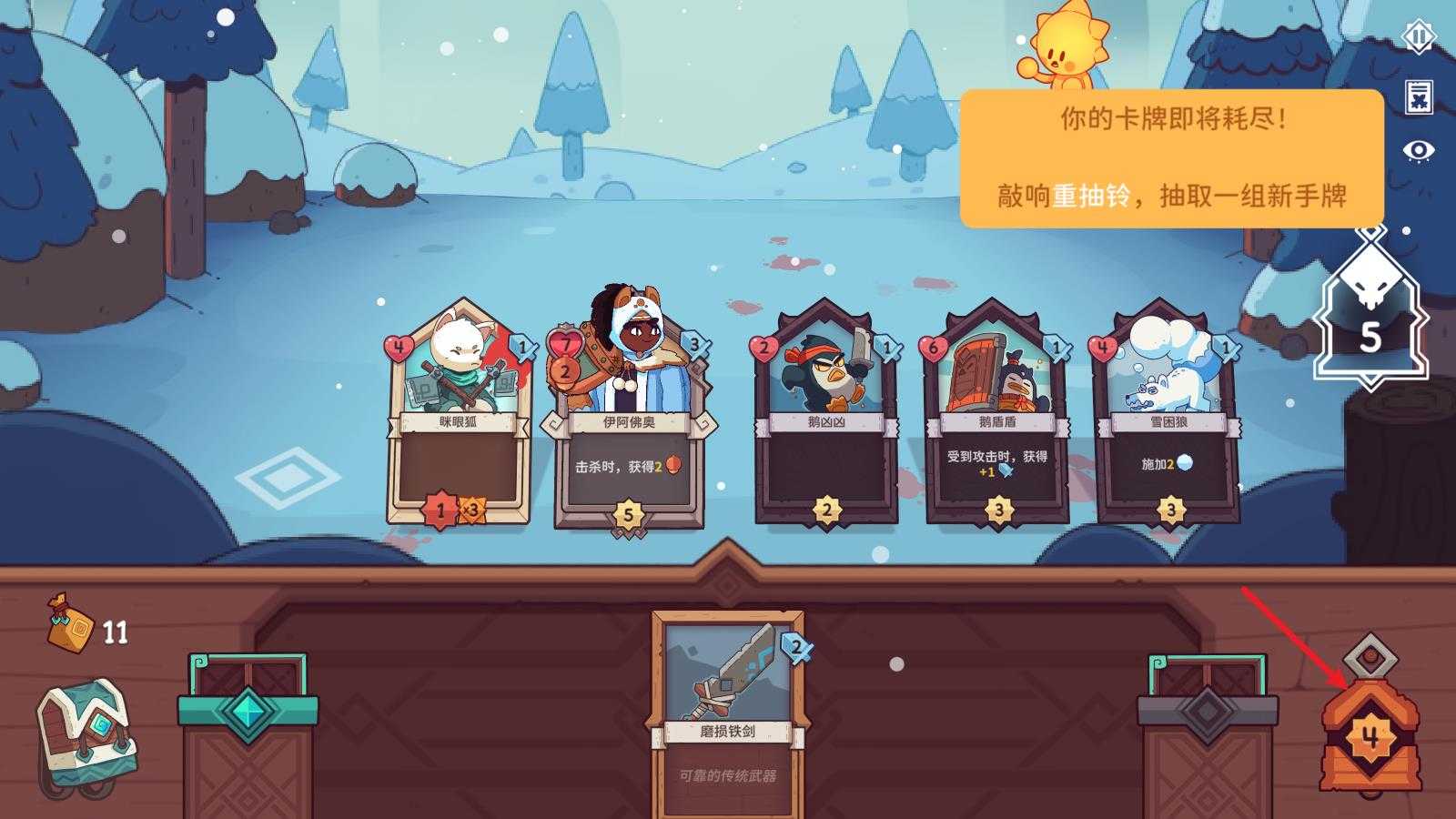
Task: Open the battle log scroll icon
Action: click(1418, 96)
